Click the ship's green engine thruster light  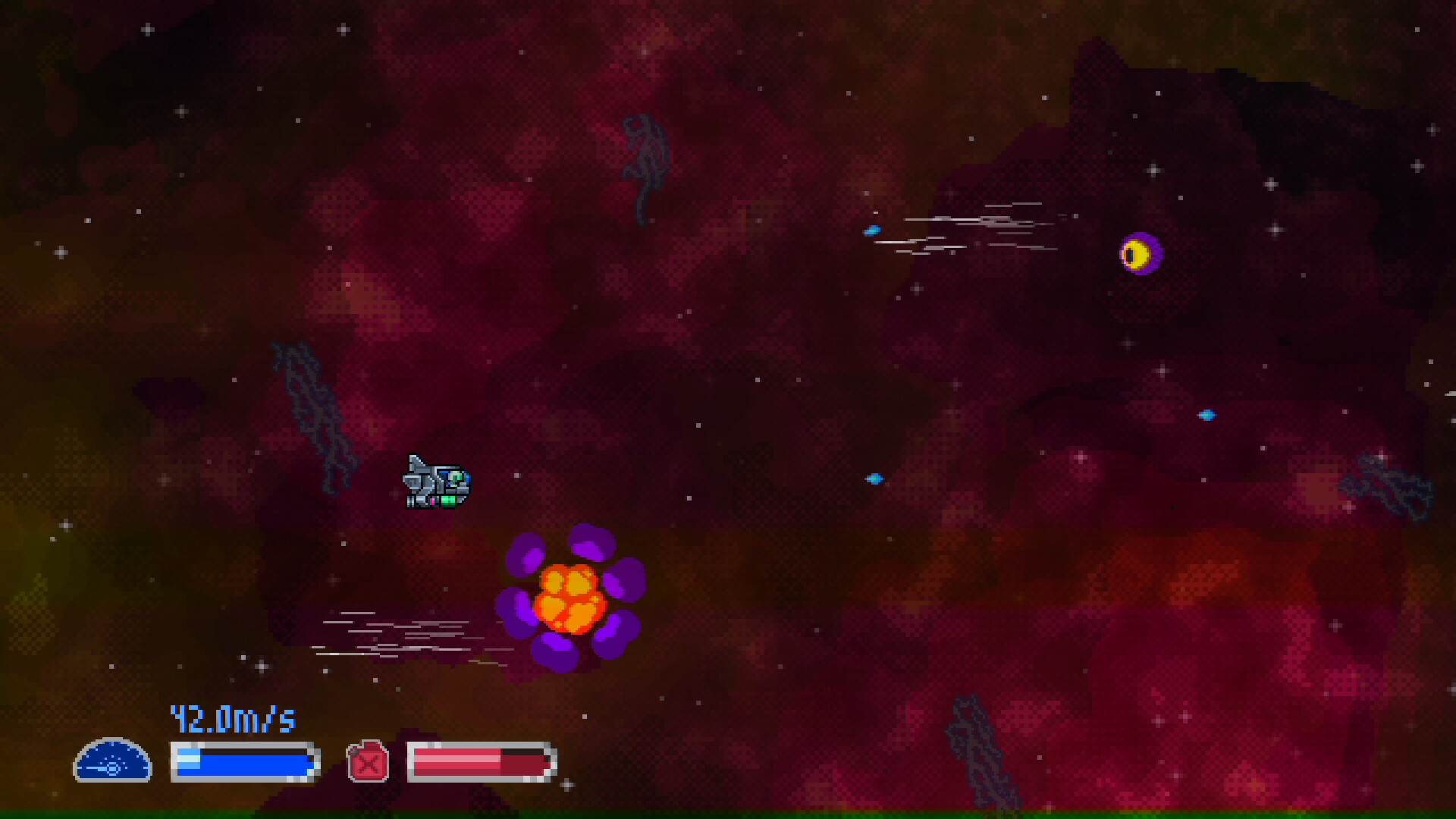pos(449,500)
